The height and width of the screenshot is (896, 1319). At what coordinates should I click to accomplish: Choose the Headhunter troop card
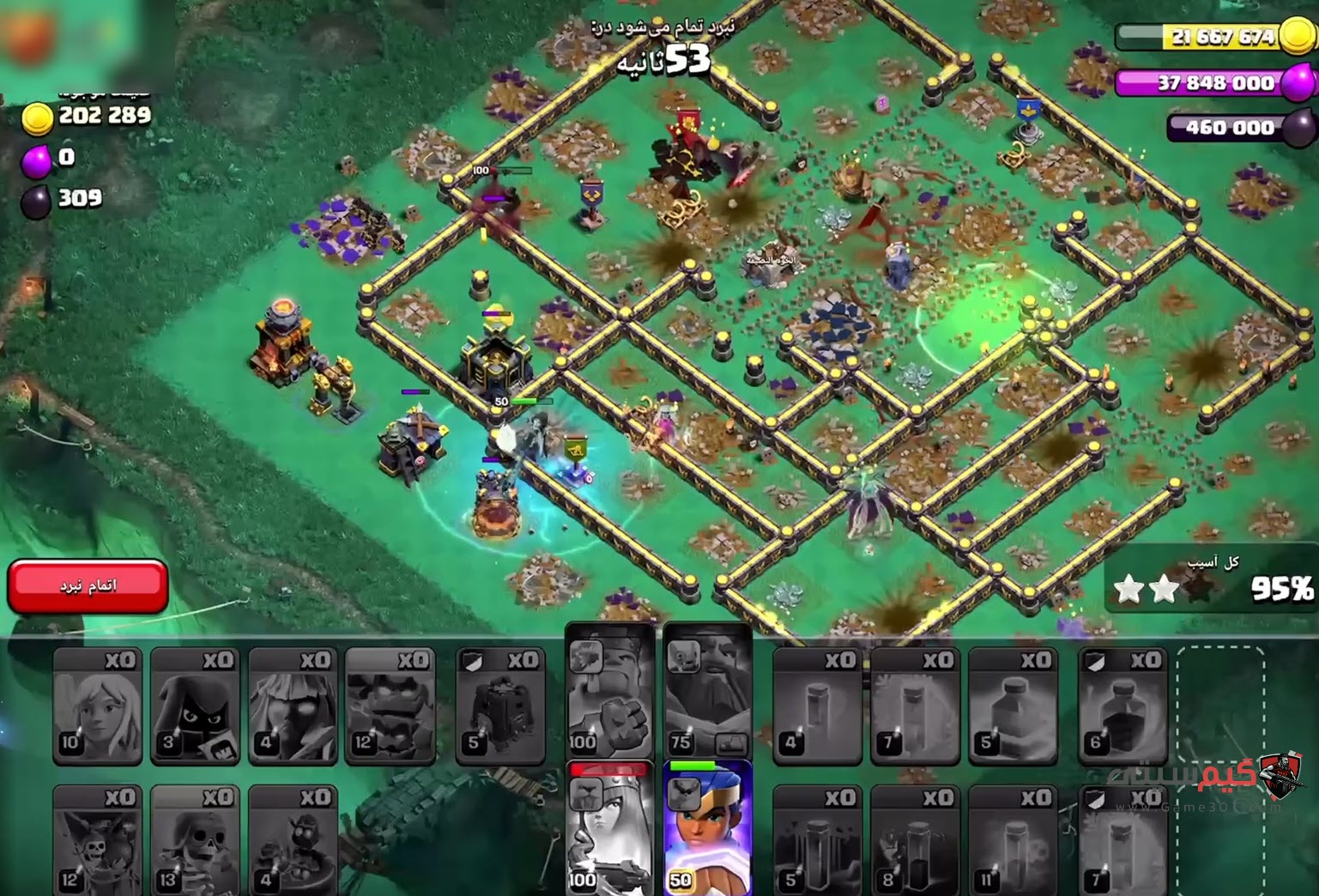tap(195, 705)
